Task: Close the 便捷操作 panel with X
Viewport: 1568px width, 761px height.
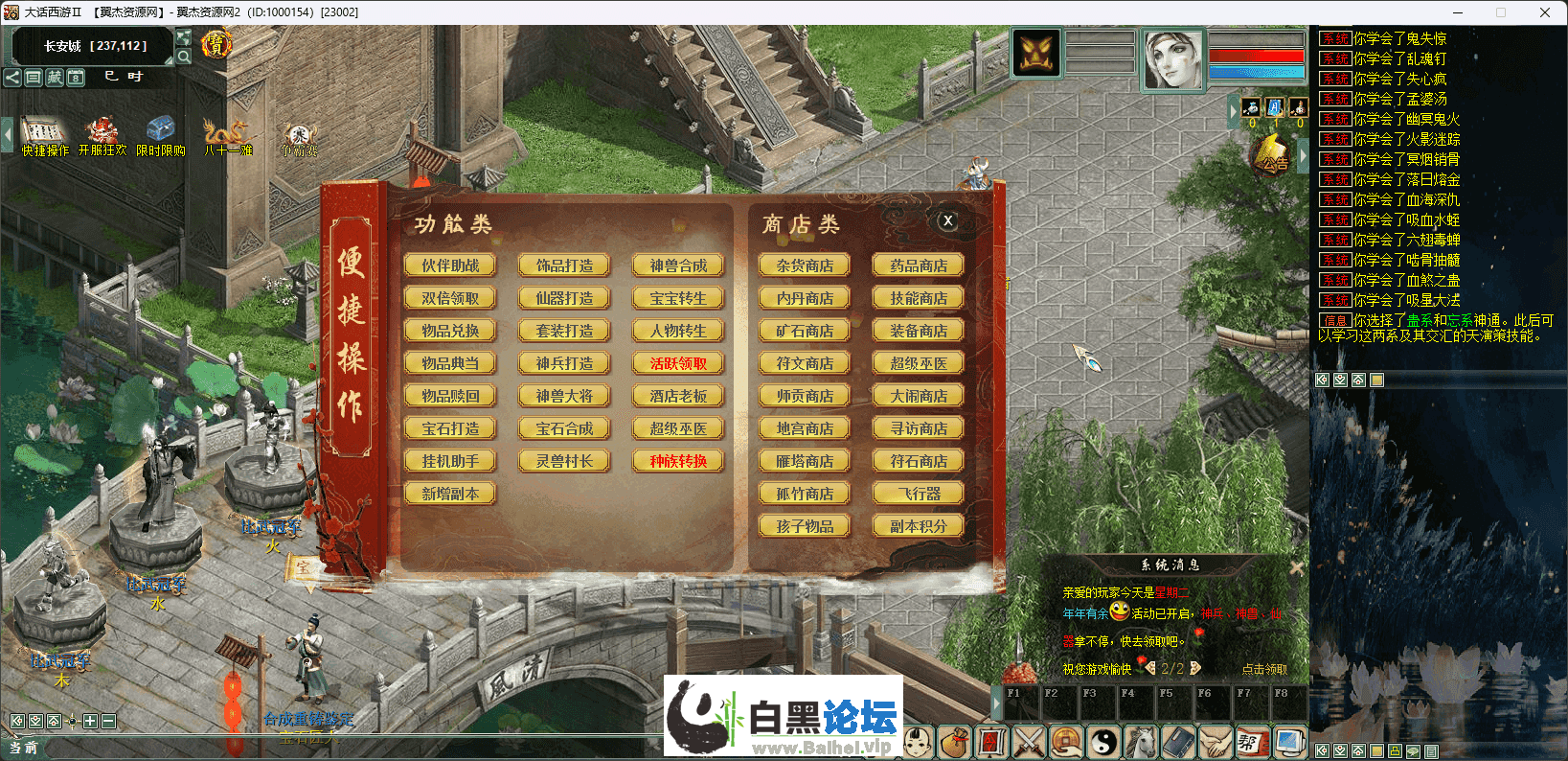Action: 946,220
